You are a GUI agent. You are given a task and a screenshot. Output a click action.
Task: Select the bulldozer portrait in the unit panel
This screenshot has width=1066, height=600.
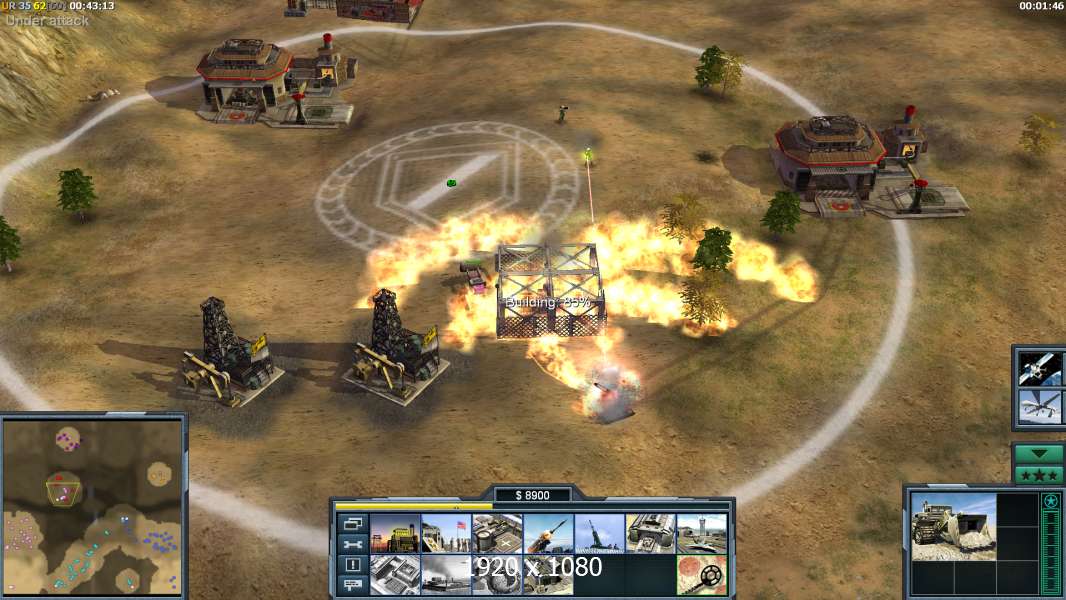coord(953,526)
